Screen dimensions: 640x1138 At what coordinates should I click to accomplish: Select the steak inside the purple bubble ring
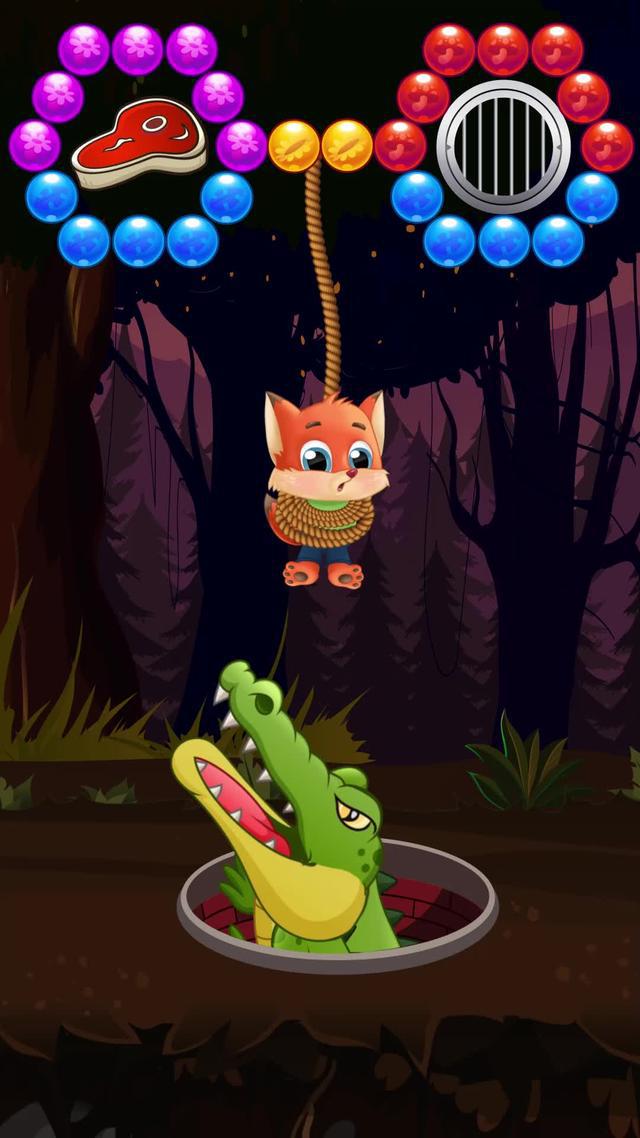(138, 143)
